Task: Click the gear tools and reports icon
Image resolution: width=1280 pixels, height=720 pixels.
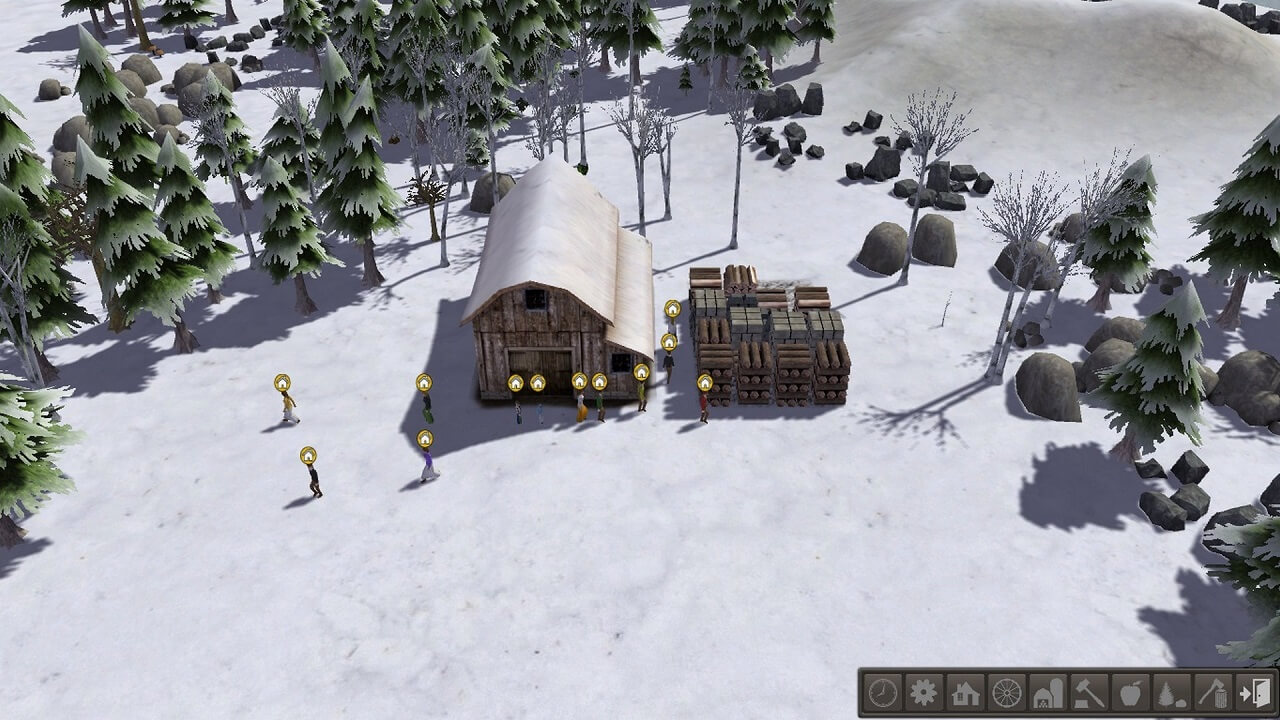Action: (924, 692)
